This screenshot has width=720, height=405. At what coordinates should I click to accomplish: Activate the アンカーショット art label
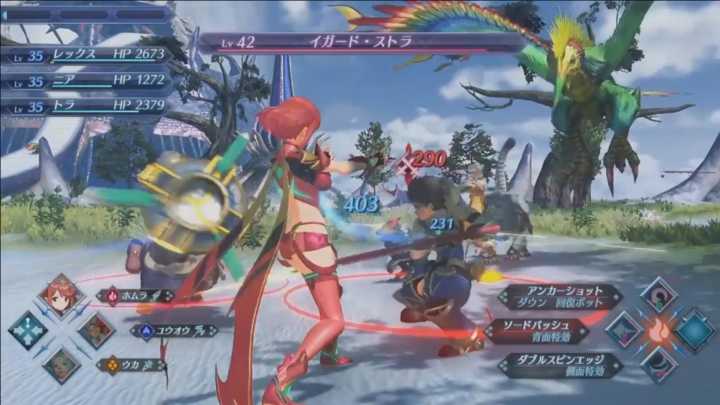pyautogui.click(x=558, y=297)
